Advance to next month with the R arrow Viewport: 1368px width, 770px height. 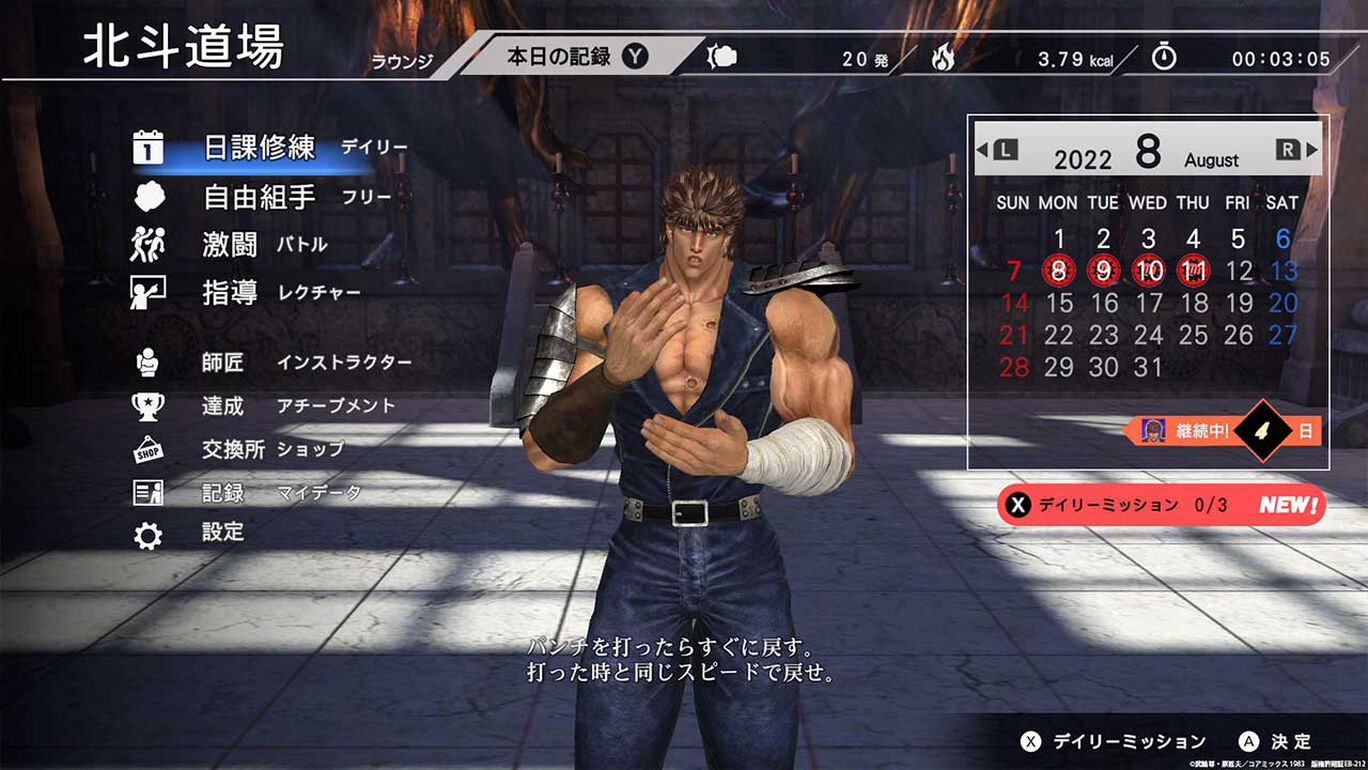pyautogui.click(x=1291, y=148)
